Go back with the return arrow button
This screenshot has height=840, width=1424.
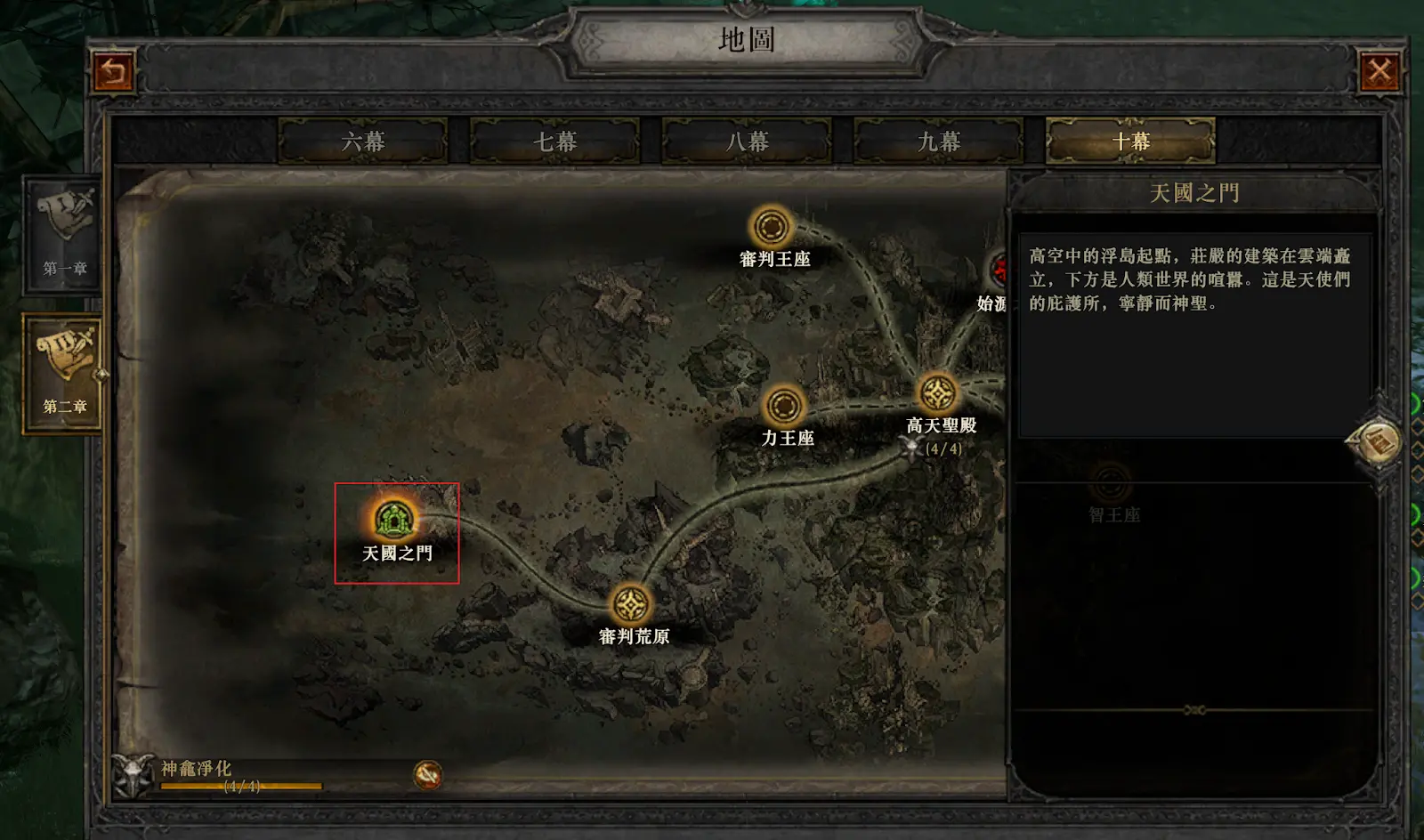(113, 72)
